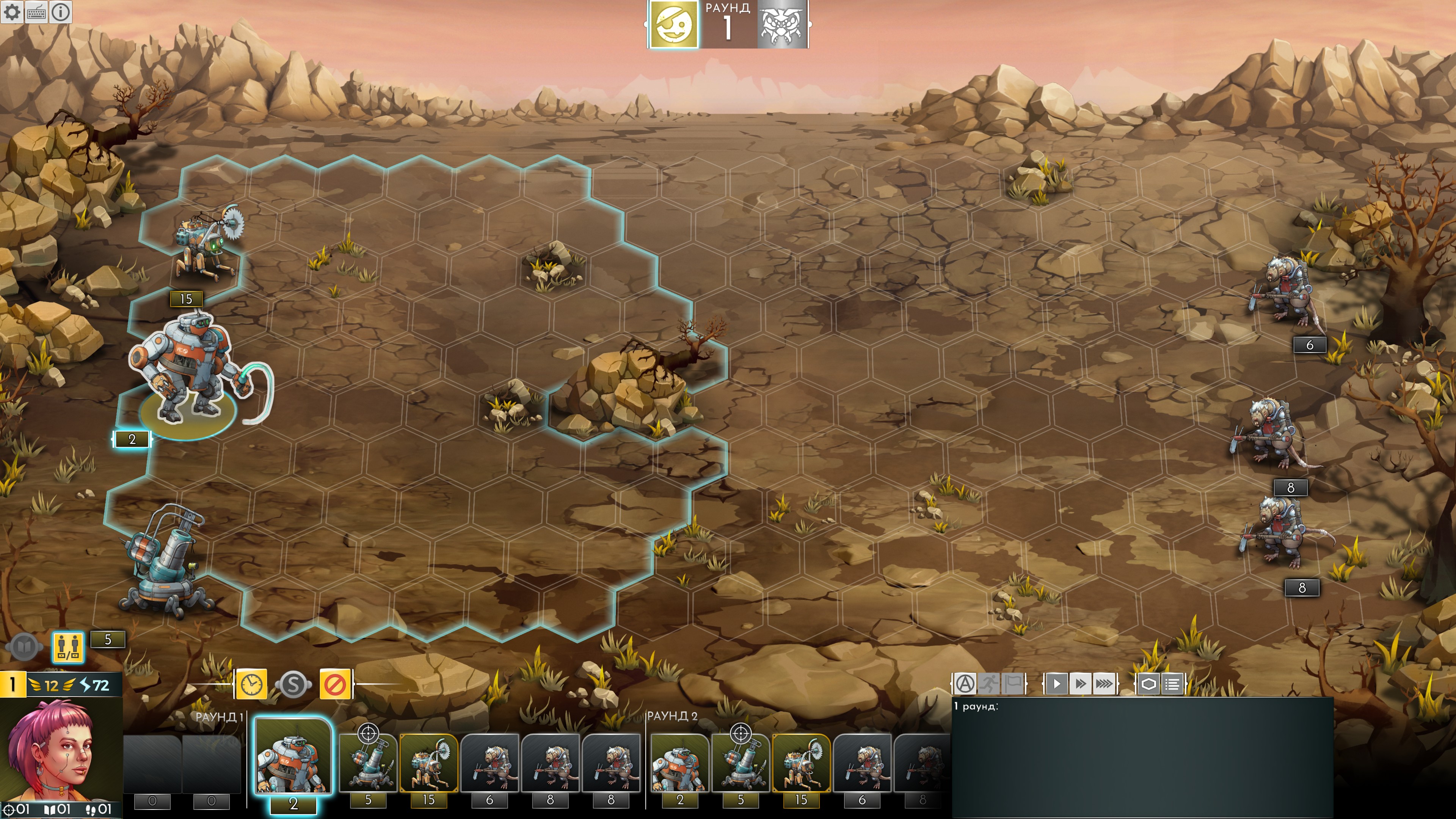
Task: Show the keyboard hotkeys panel
Action: 36,12
